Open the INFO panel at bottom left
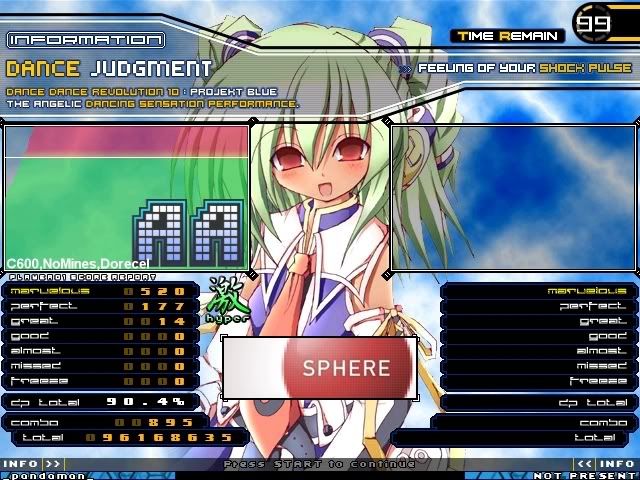This screenshot has height=480, width=640. [x=32, y=464]
